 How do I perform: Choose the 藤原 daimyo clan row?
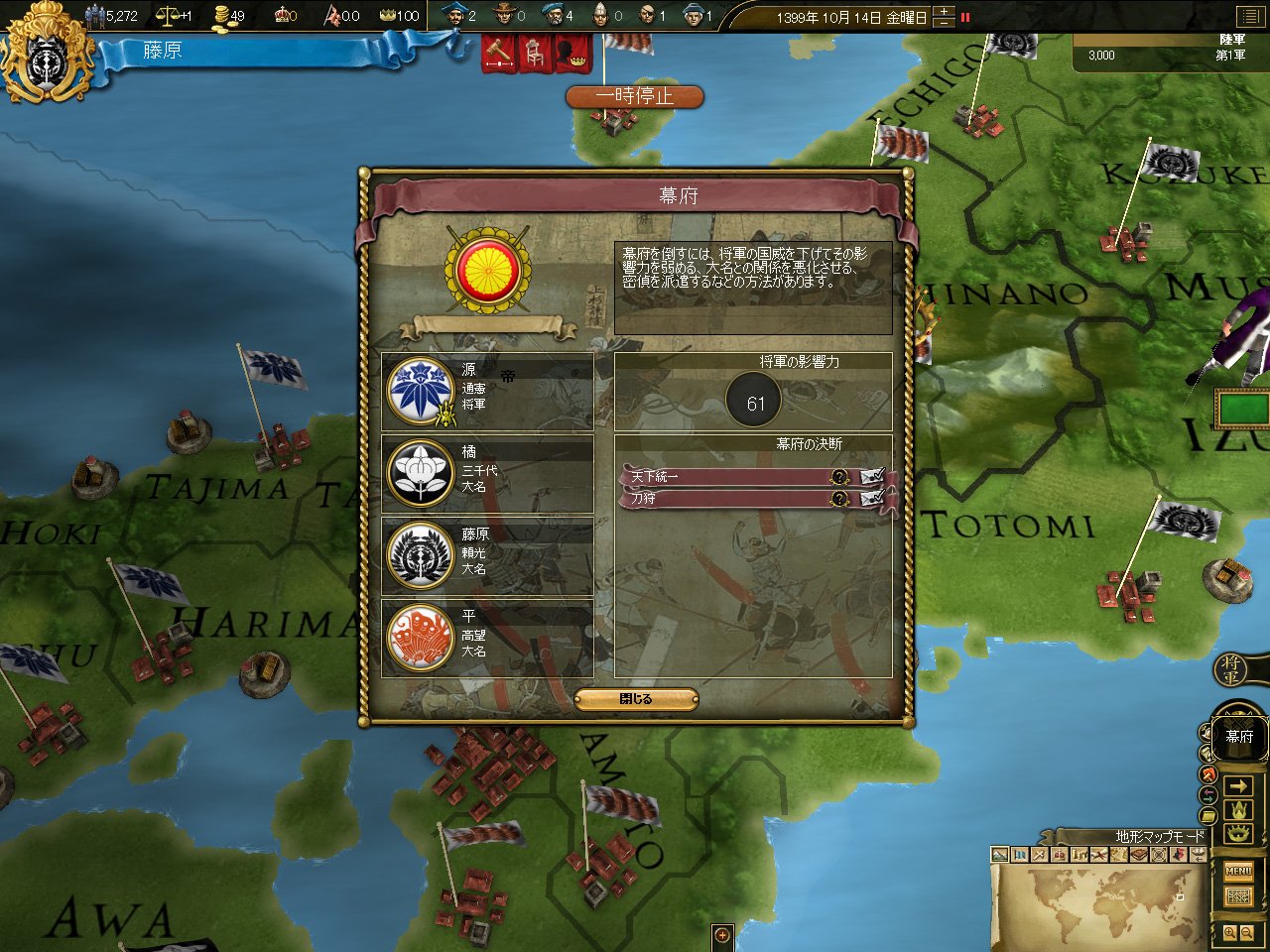(487, 555)
